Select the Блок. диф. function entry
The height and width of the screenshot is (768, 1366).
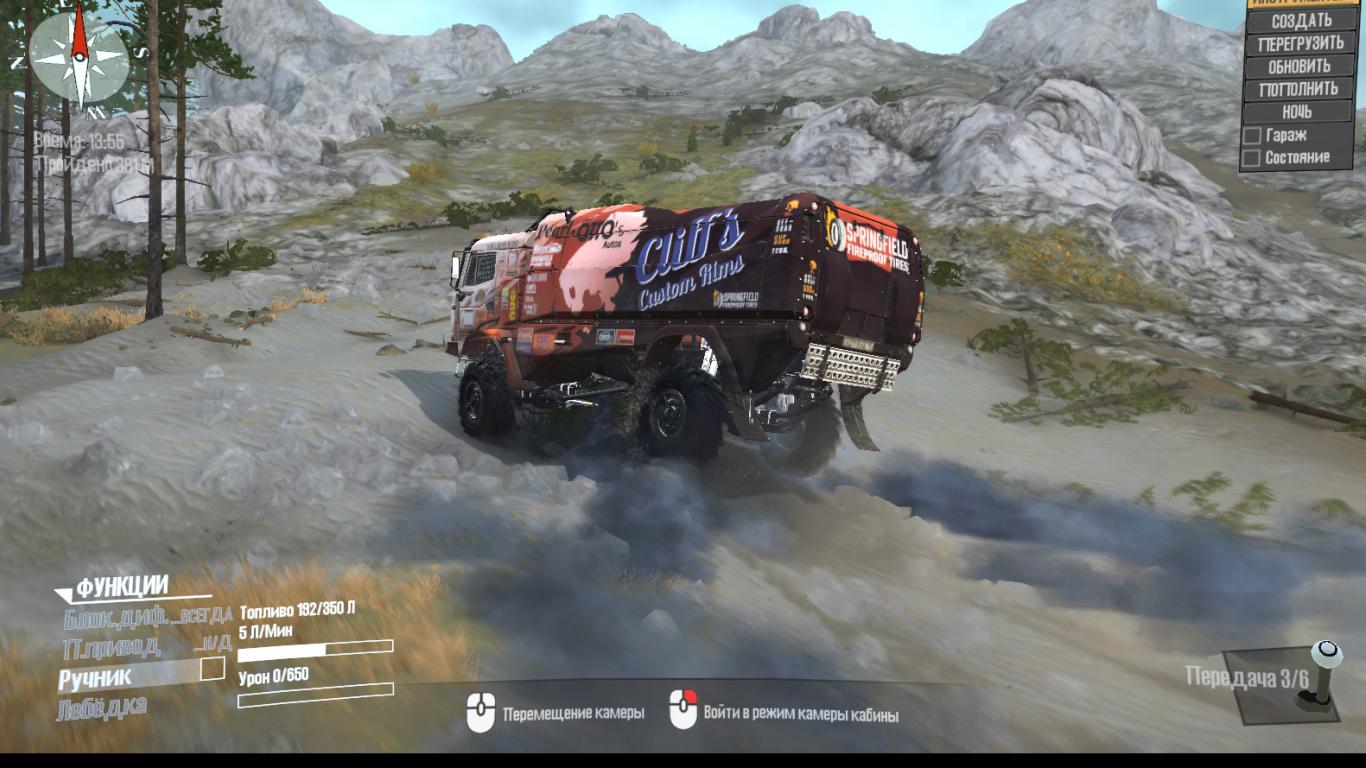[x=147, y=616]
